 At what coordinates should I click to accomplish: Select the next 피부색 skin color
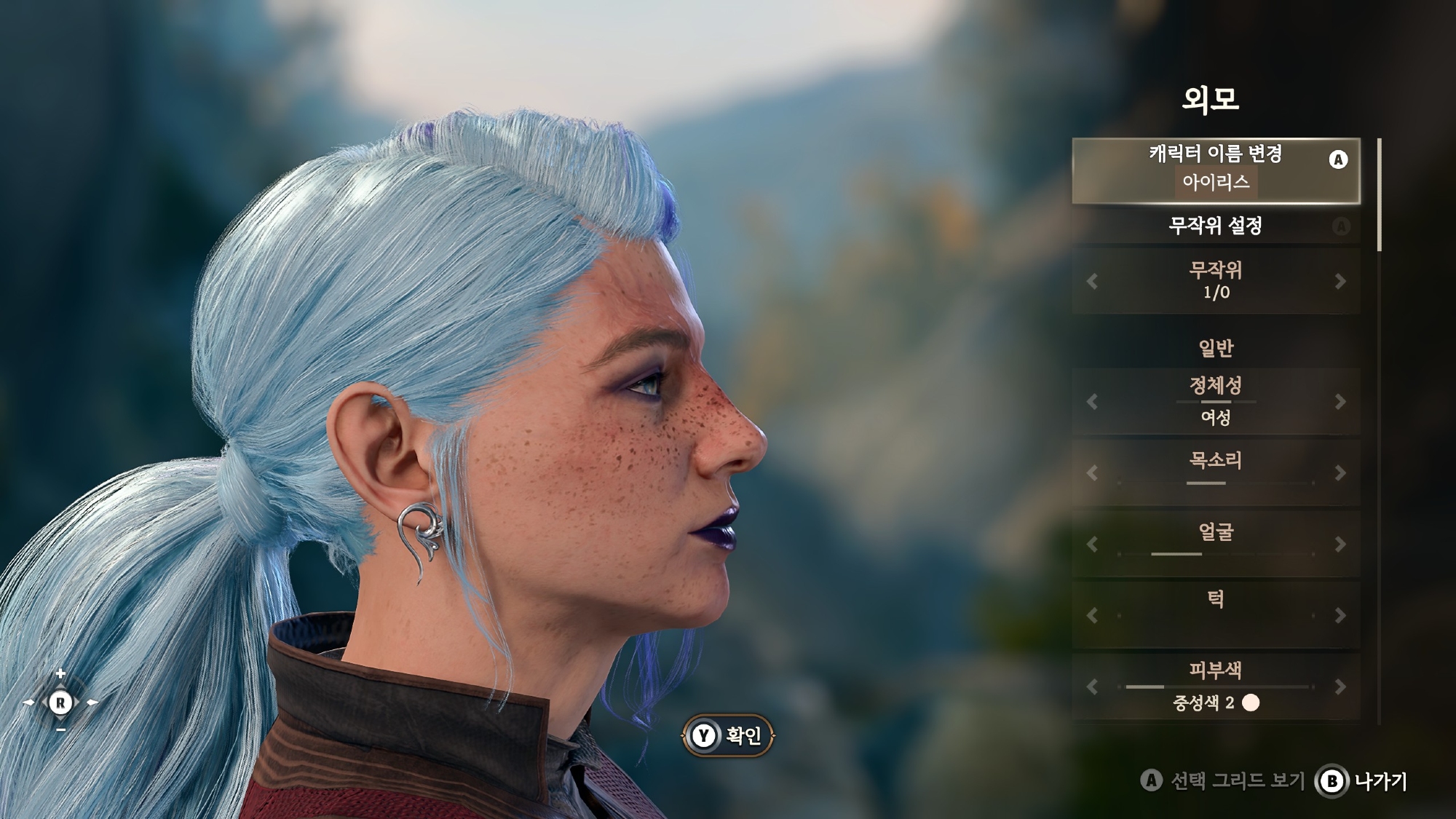click(x=1340, y=687)
